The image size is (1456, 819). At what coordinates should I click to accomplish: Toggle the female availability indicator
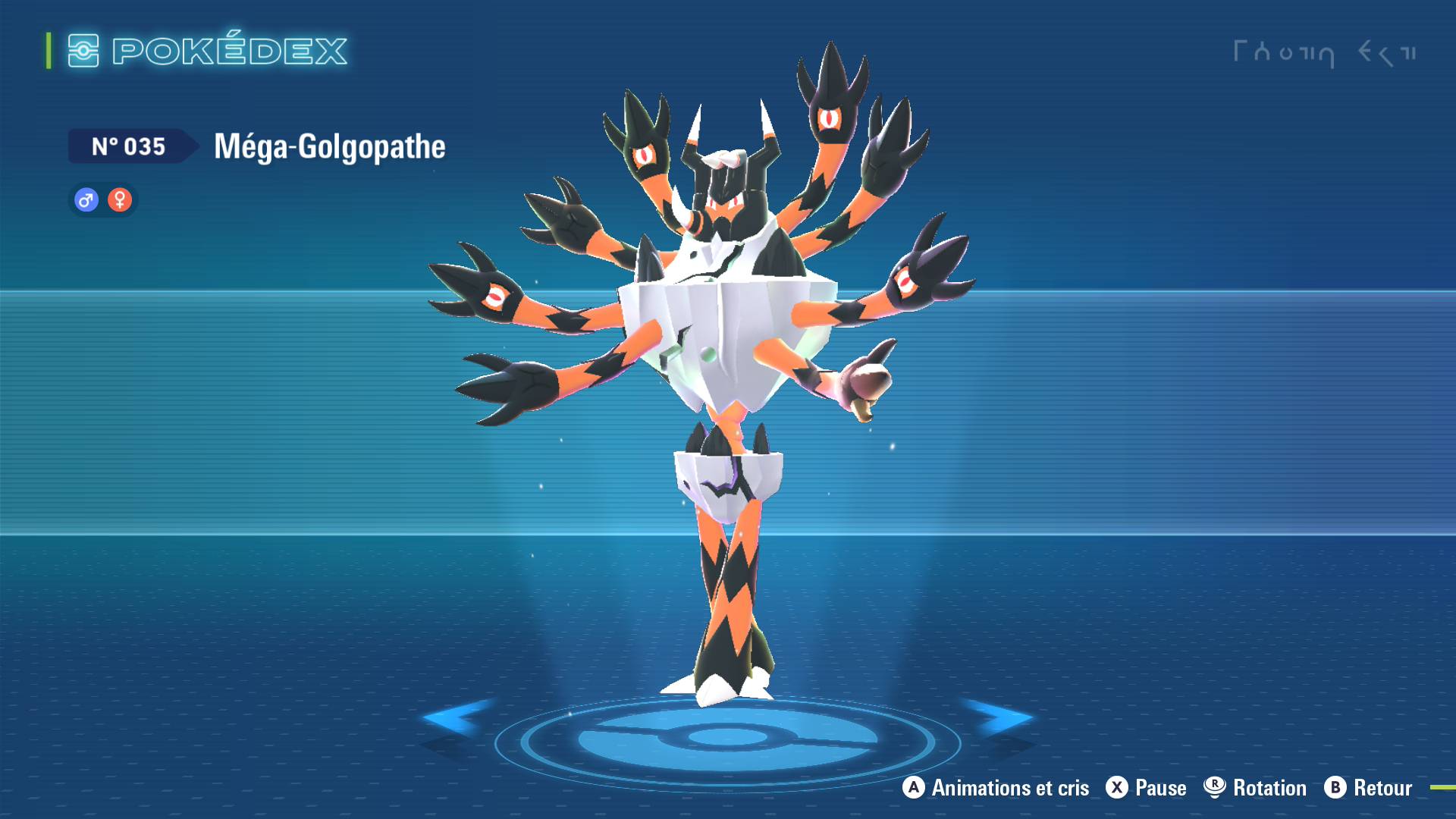coord(121,200)
